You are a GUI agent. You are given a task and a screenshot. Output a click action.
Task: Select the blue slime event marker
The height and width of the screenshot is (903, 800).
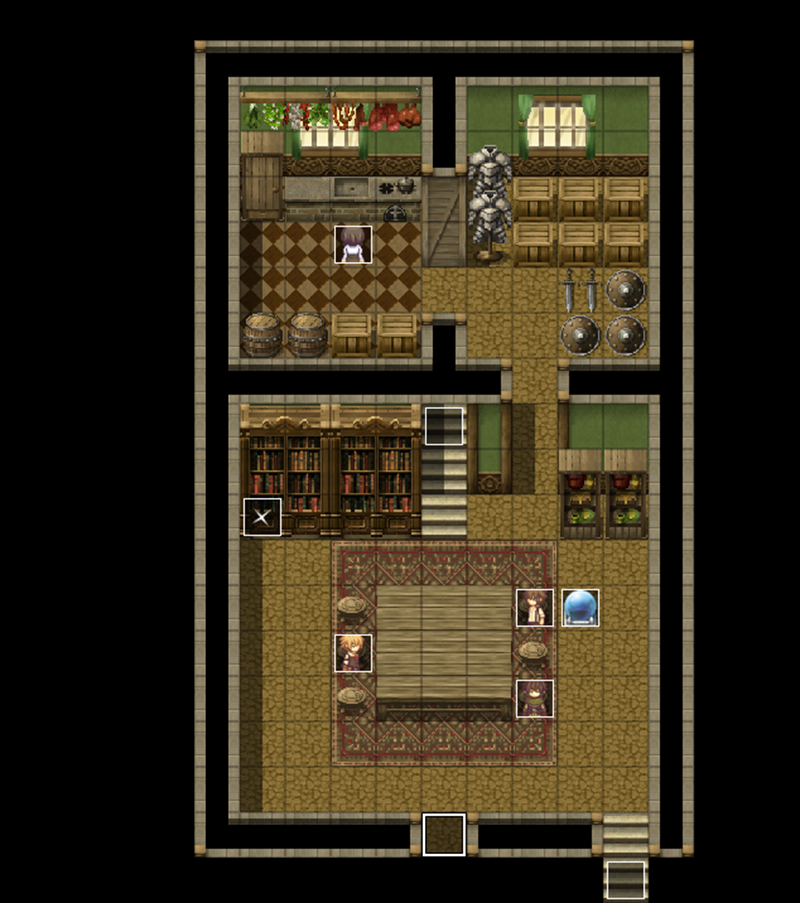click(580, 608)
